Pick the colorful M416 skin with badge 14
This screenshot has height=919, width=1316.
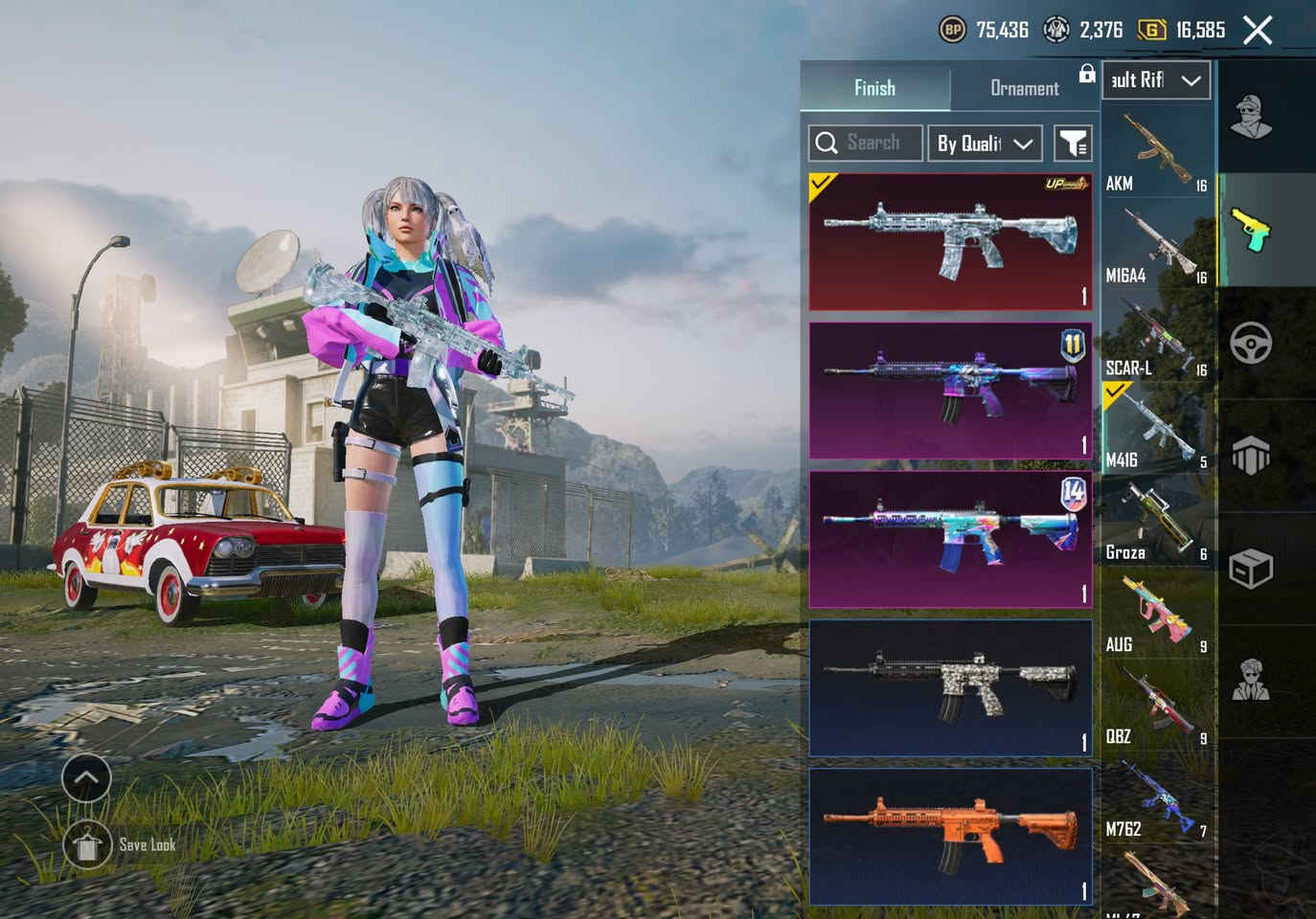coord(950,539)
